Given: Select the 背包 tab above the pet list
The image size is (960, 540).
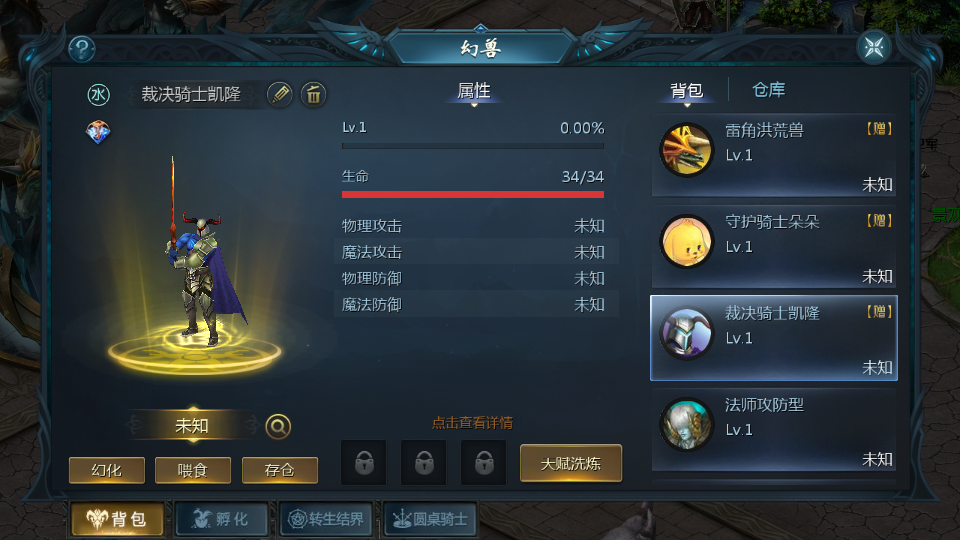Looking at the screenshot, I should click(x=686, y=91).
